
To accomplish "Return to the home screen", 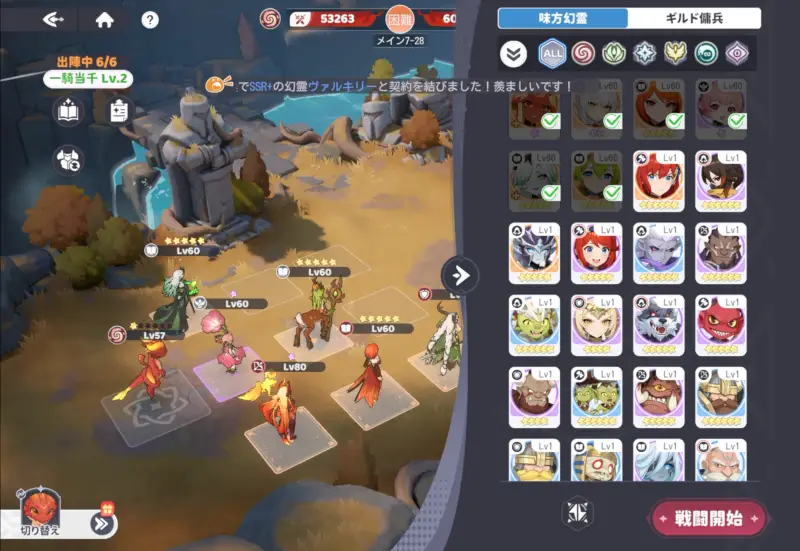I will pyautogui.click(x=104, y=19).
